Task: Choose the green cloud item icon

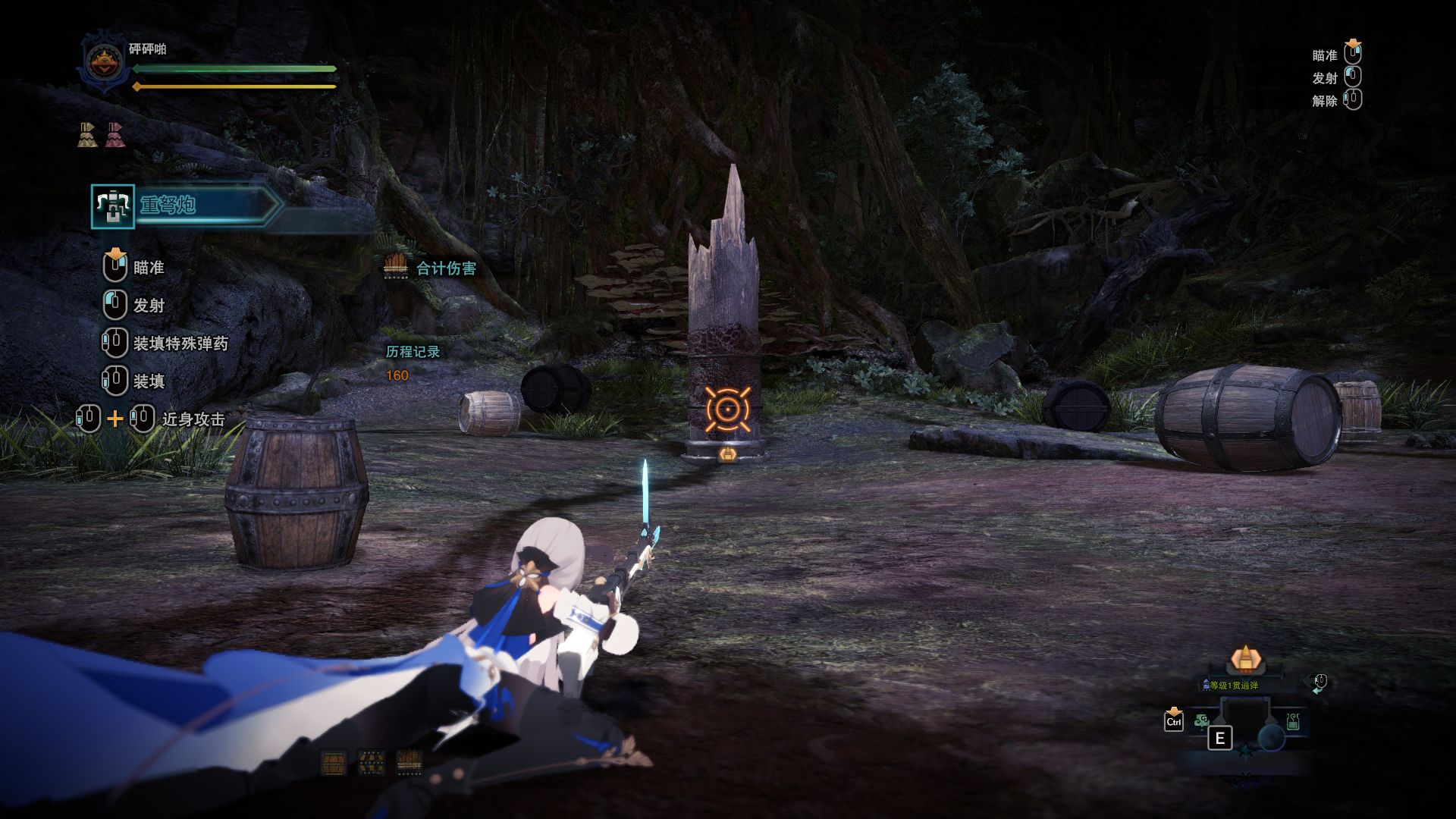Action: (x=1201, y=721)
